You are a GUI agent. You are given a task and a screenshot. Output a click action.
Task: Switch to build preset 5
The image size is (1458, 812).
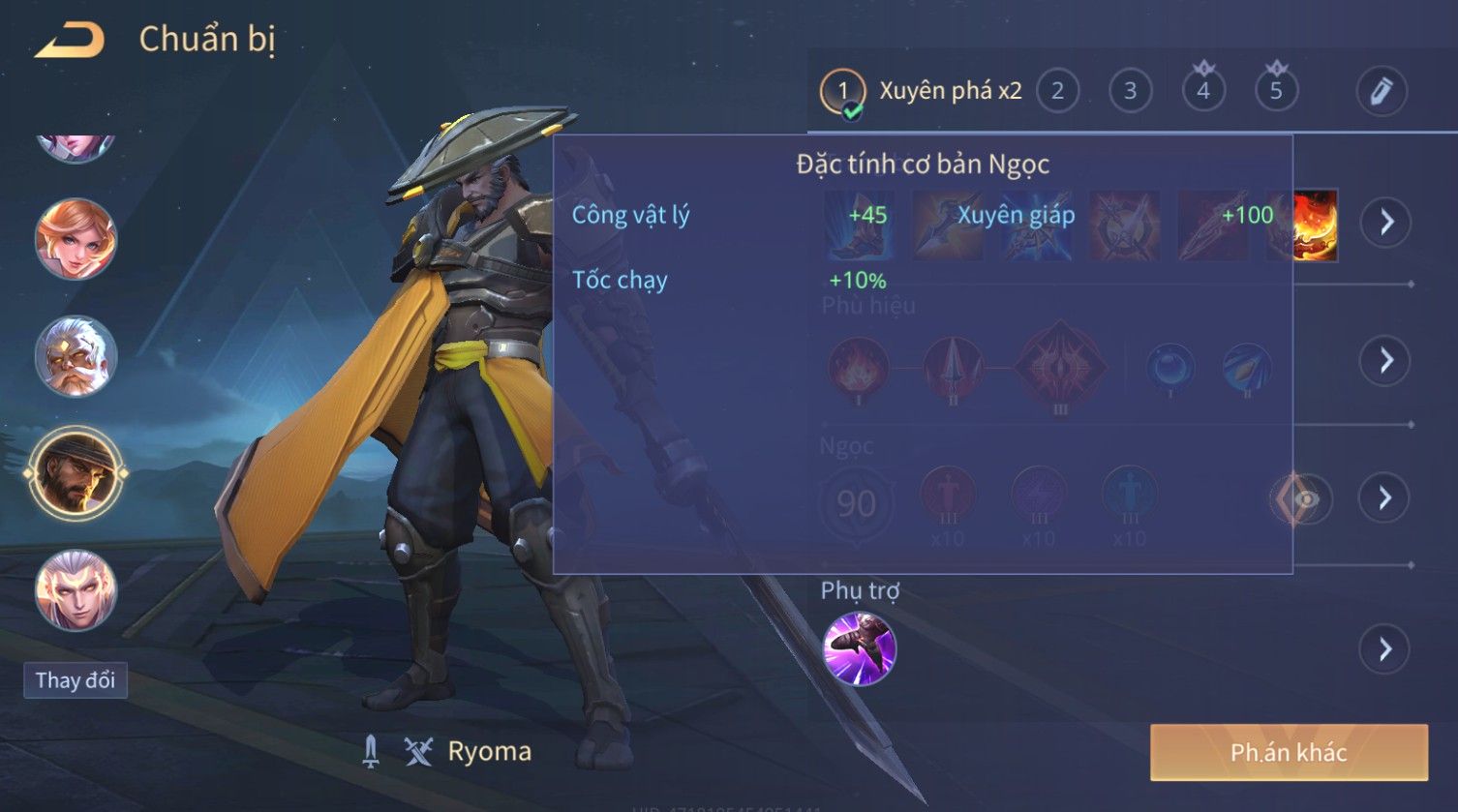(1276, 92)
